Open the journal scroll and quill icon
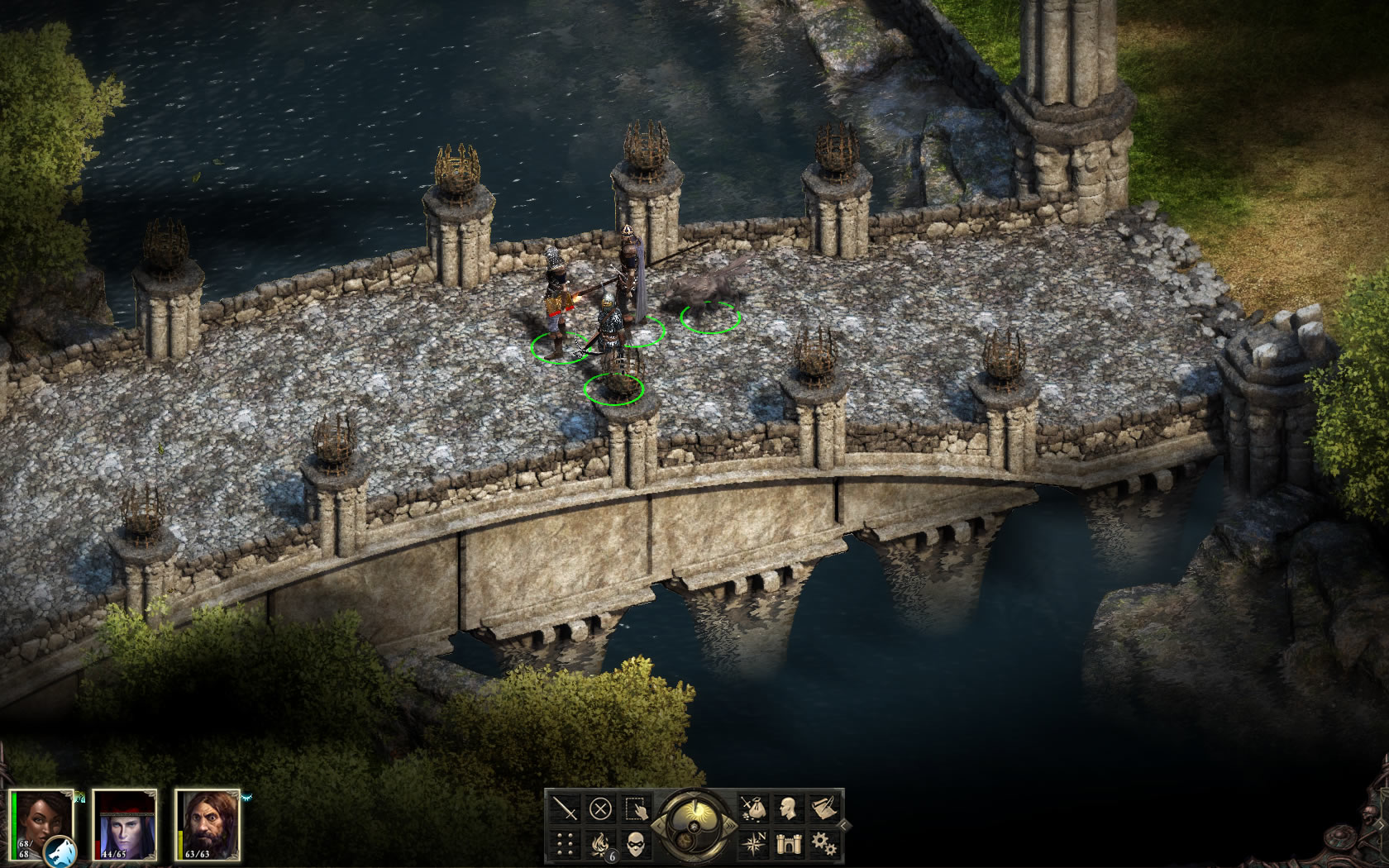This screenshot has width=1389, height=868. coord(823,808)
